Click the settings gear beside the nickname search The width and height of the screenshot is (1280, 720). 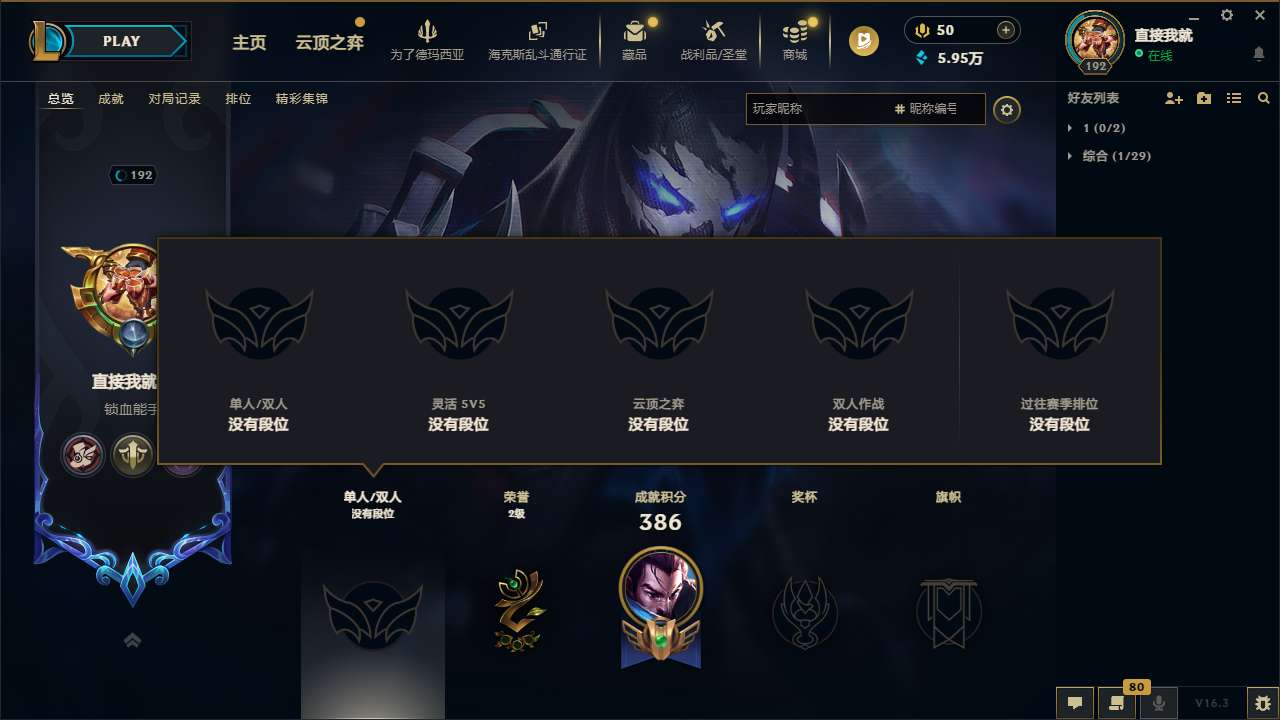pyautogui.click(x=1007, y=110)
